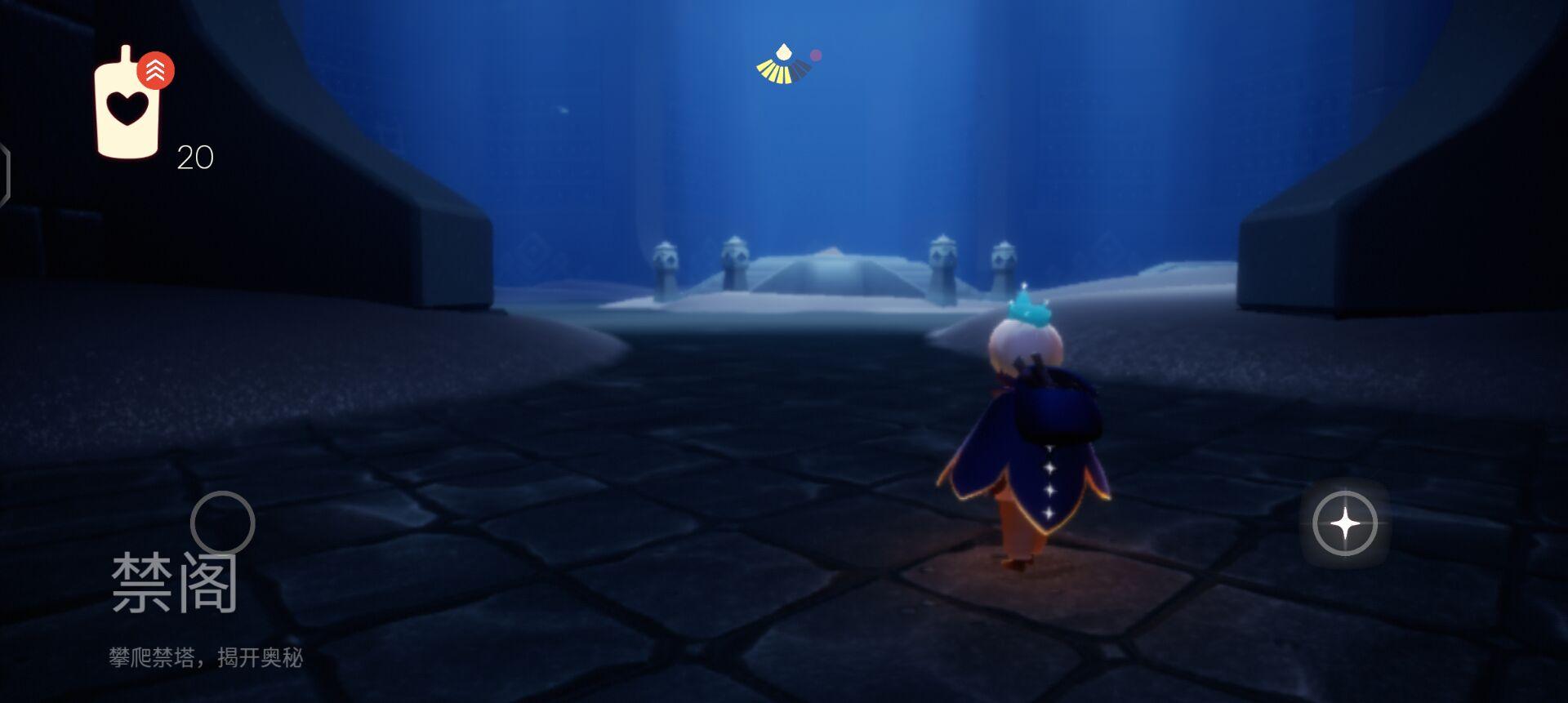Click the virtual joystick circle
This screenshot has height=703, width=1568.
click(x=222, y=523)
